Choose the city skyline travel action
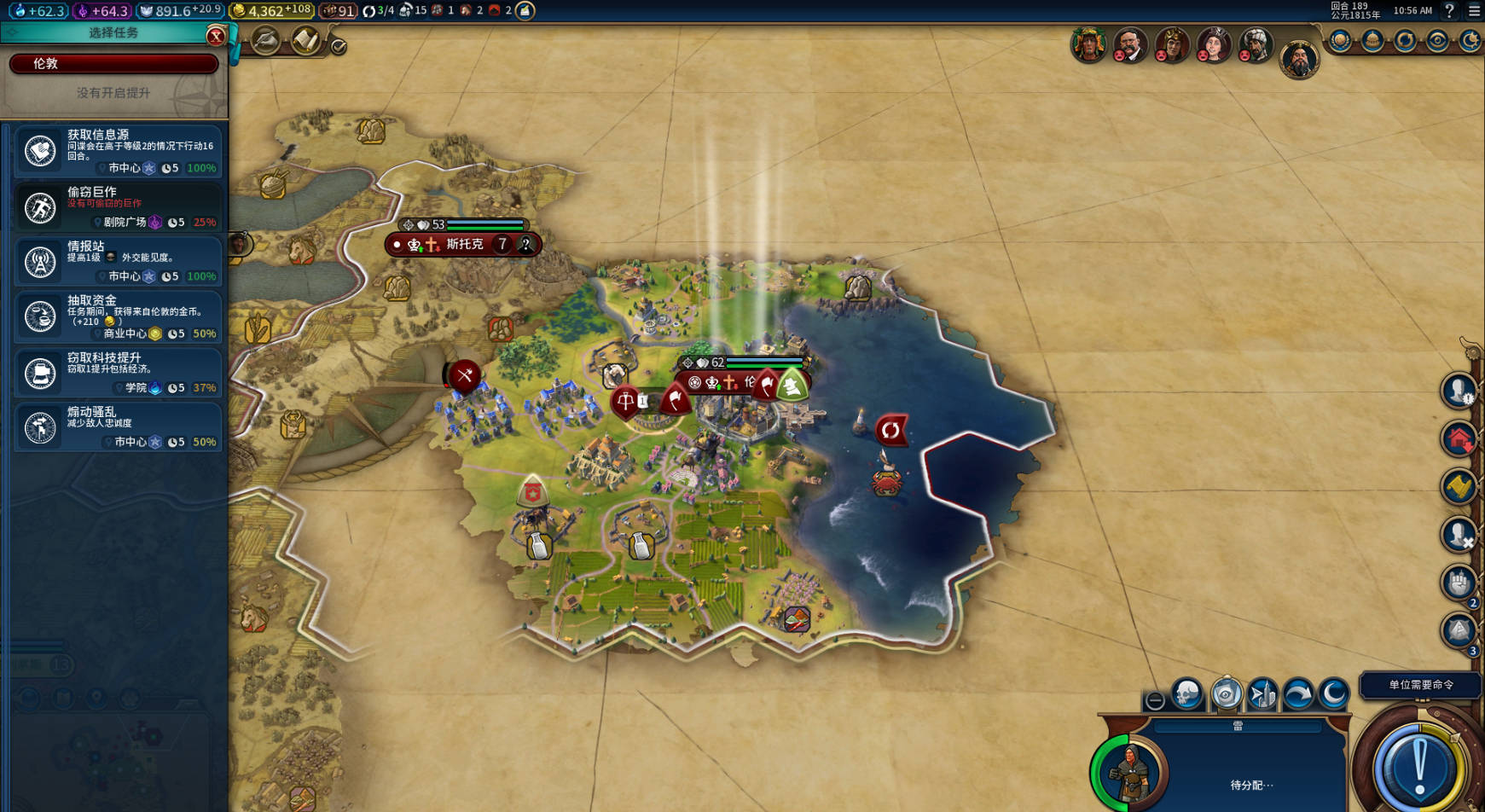 tap(1262, 695)
